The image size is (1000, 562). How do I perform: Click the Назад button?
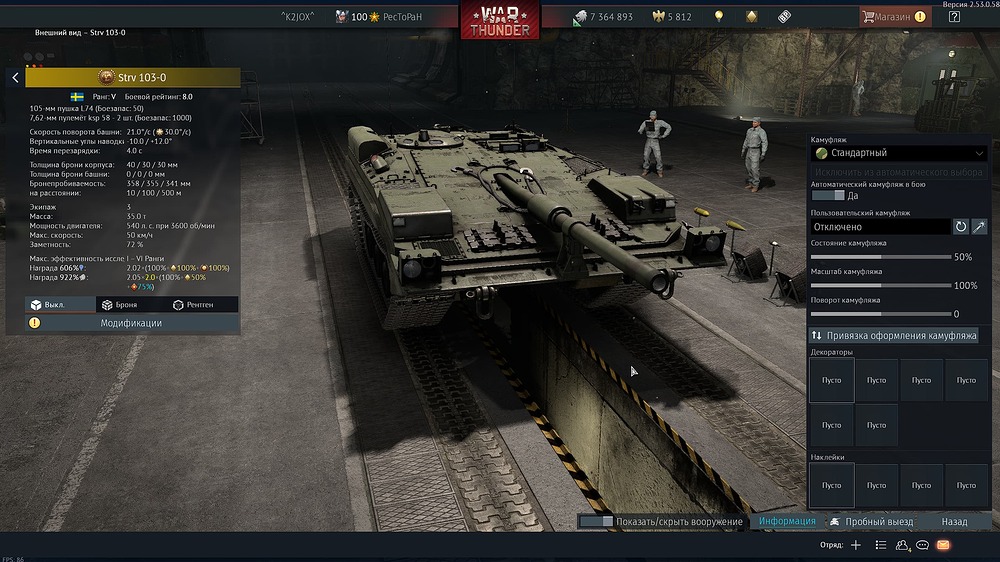(x=954, y=521)
